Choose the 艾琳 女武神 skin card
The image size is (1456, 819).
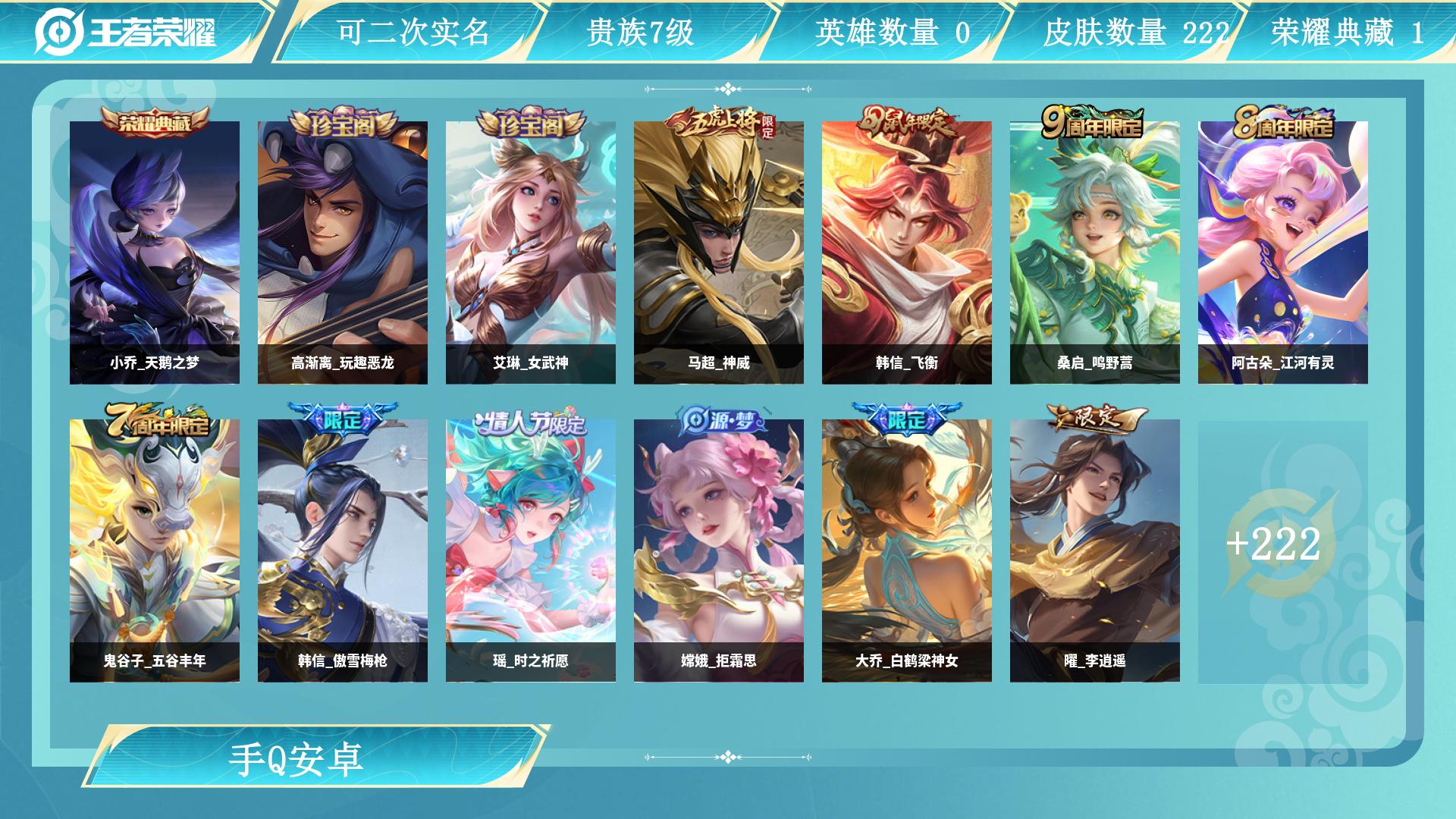tap(531, 253)
